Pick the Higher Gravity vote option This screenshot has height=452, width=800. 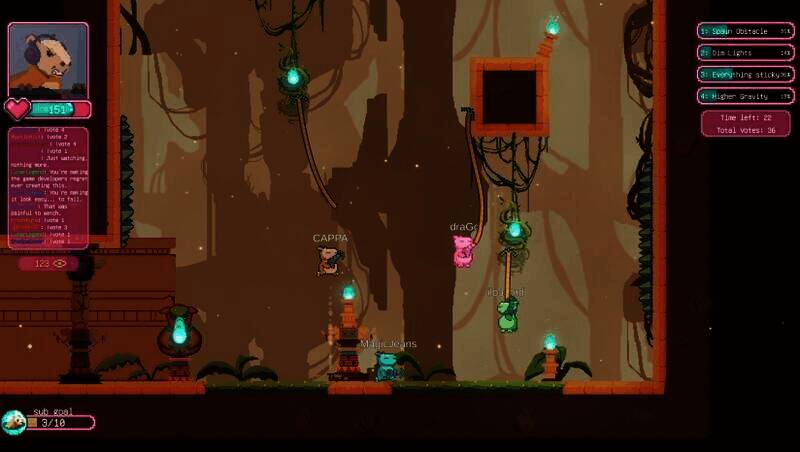point(743,97)
